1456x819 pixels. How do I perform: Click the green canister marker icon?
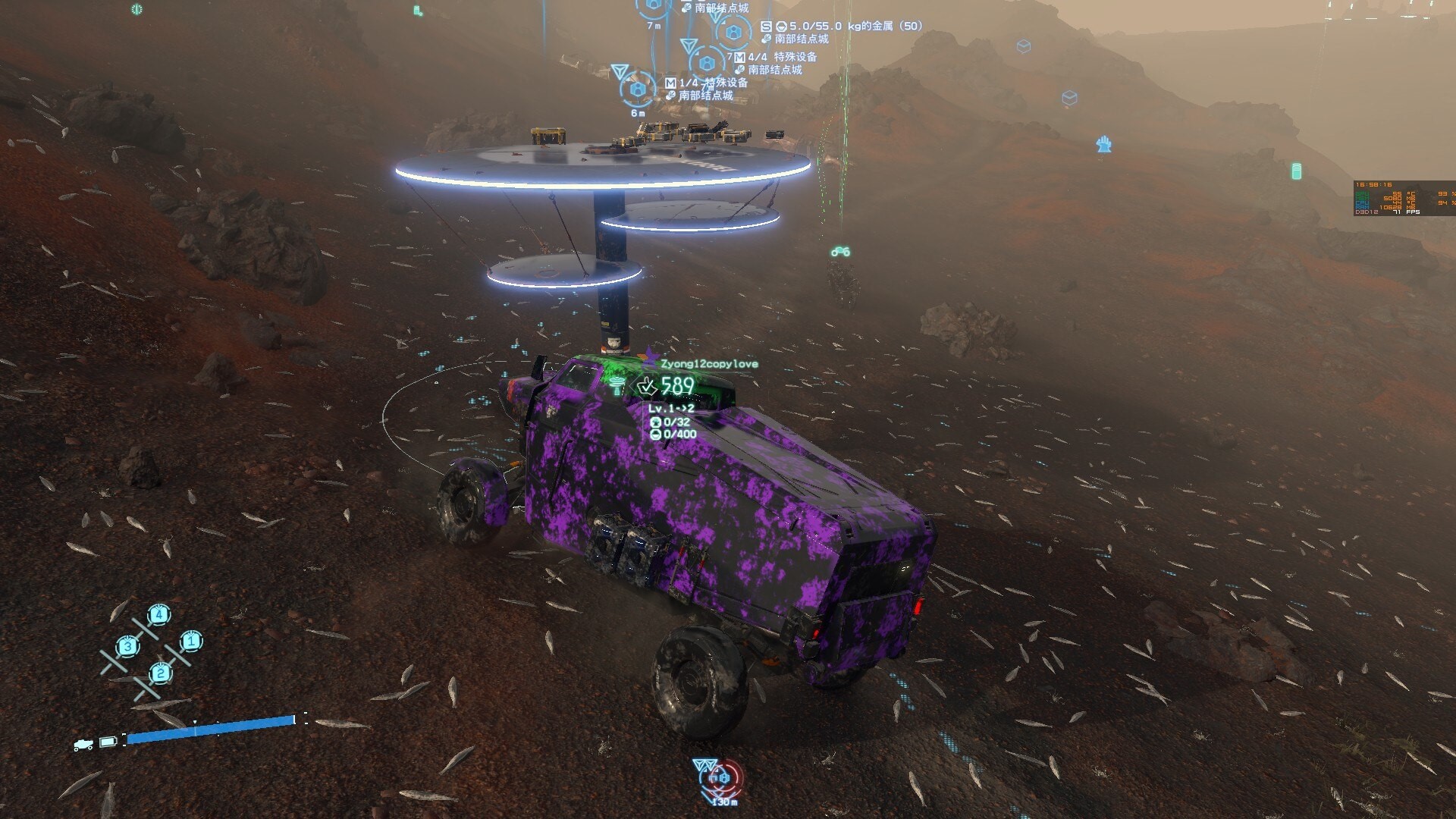1296,171
